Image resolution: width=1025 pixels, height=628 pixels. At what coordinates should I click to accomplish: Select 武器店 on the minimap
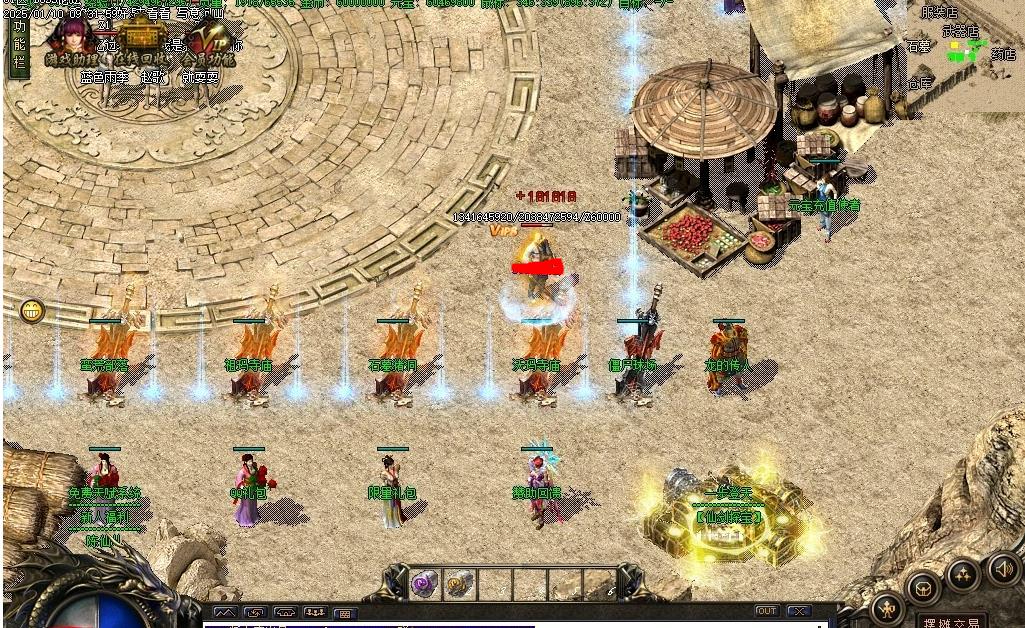963,31
